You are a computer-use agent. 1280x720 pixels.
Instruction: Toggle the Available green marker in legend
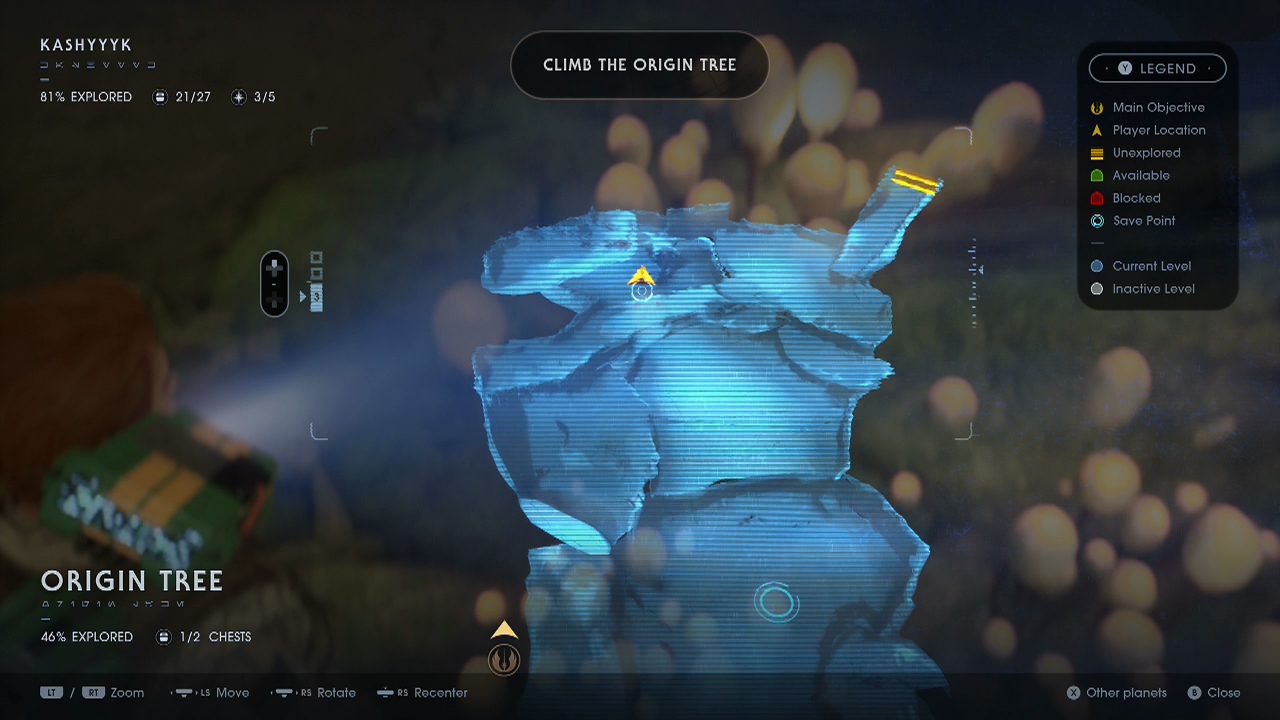(x=1097, y=175)
